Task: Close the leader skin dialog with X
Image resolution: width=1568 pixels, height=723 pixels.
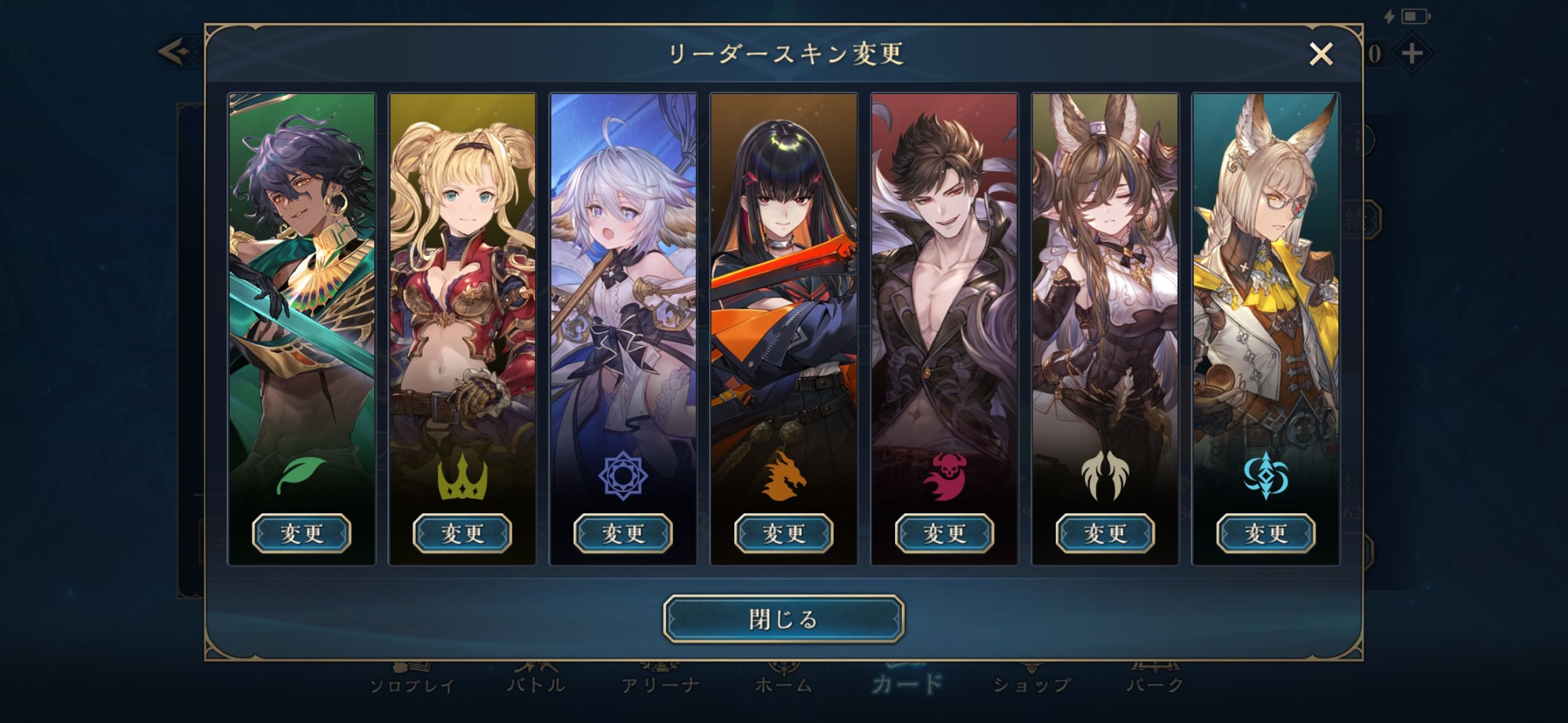Action: click(x=1320, y=54)
